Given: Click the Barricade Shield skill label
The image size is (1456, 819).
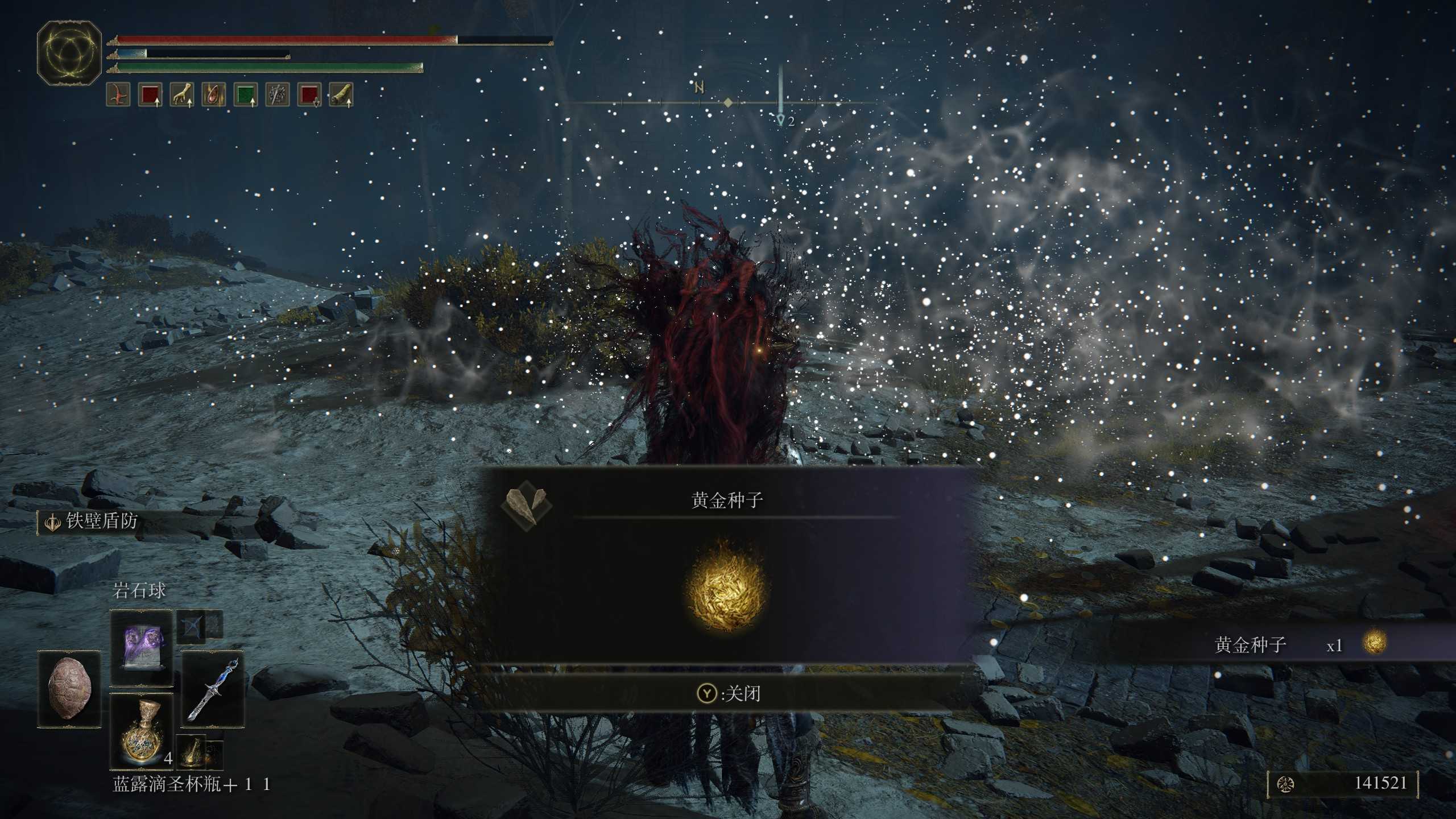Looking at the screenshot, I should click(101, 521).
